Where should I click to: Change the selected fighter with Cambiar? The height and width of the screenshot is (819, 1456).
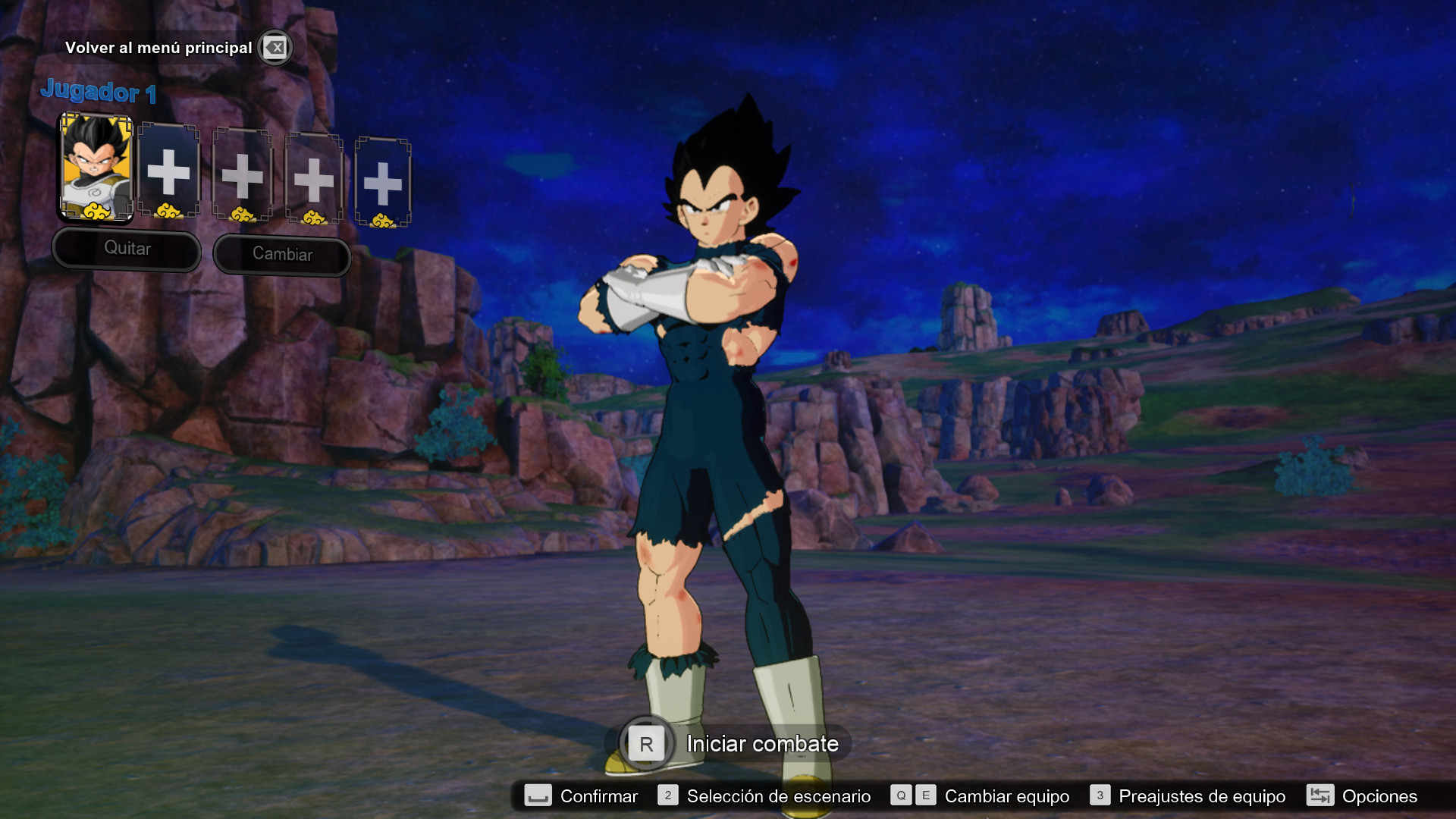[282, 254]
